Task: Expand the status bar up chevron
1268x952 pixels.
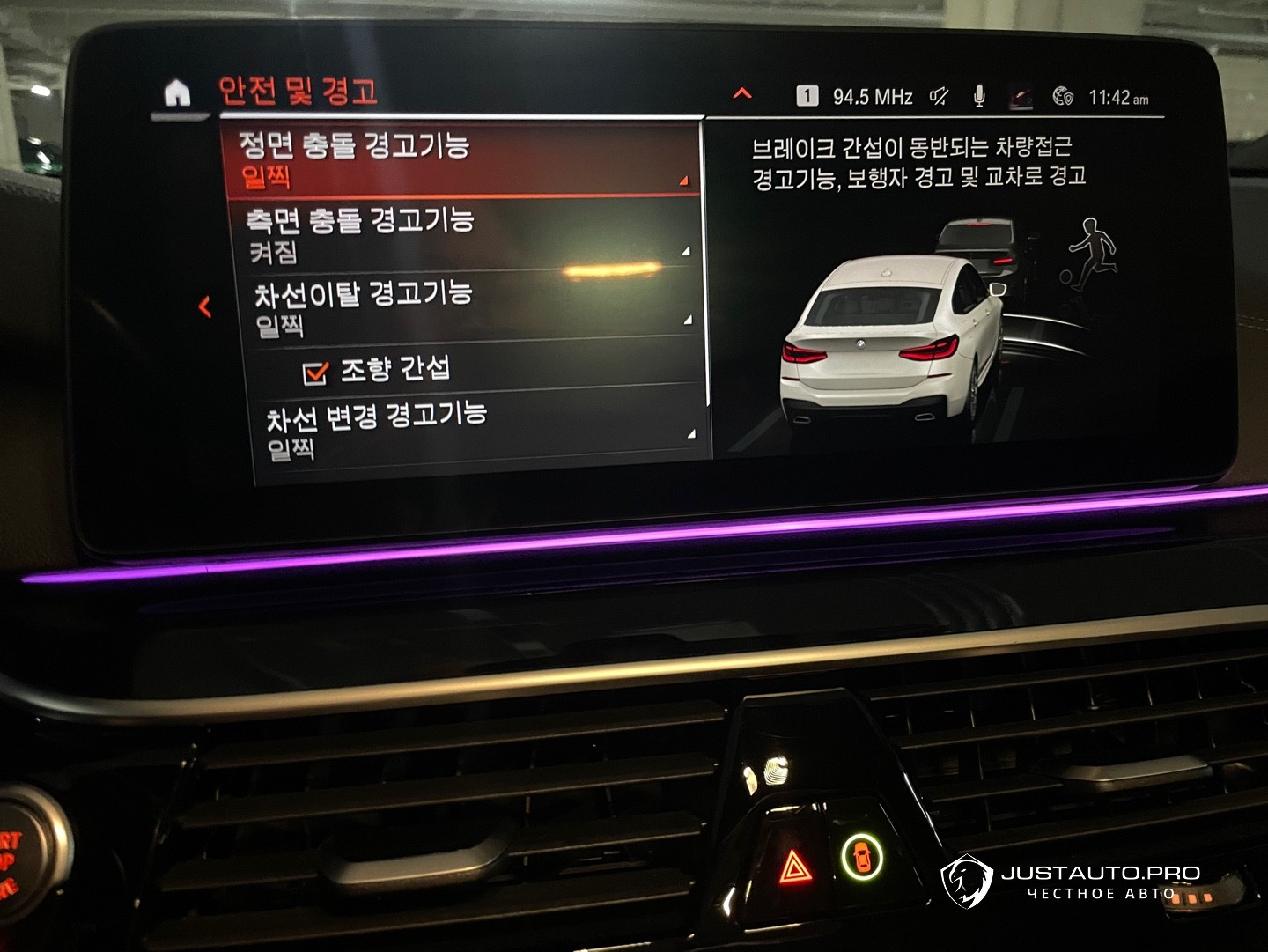Action: (742, 93)
